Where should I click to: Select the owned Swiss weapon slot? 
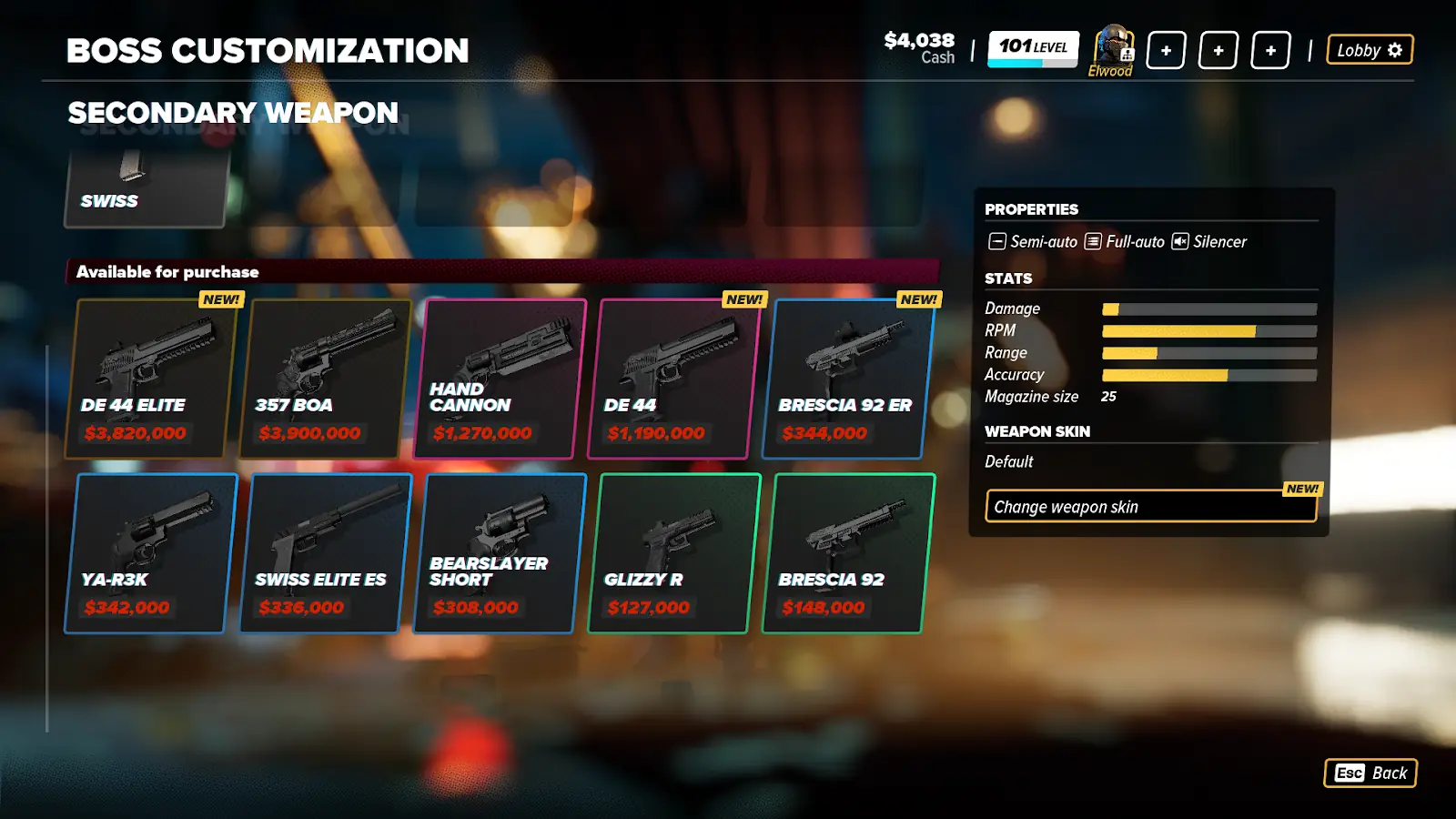coord(147,188)
